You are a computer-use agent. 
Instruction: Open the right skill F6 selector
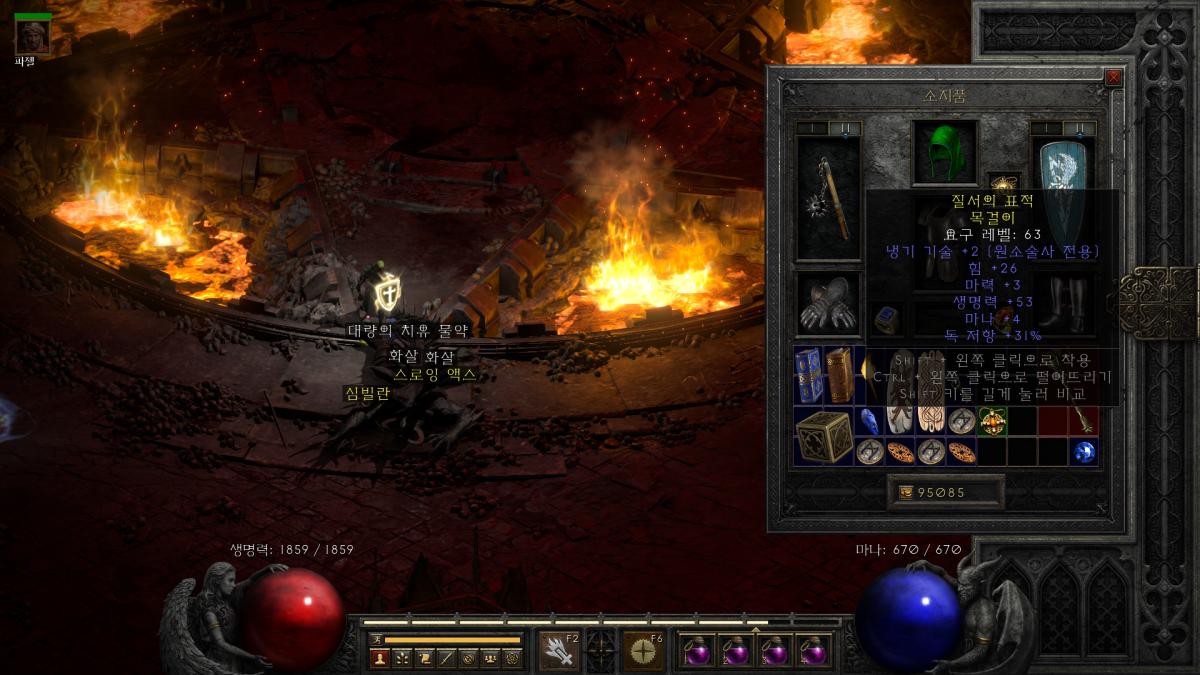click(643, 651)
